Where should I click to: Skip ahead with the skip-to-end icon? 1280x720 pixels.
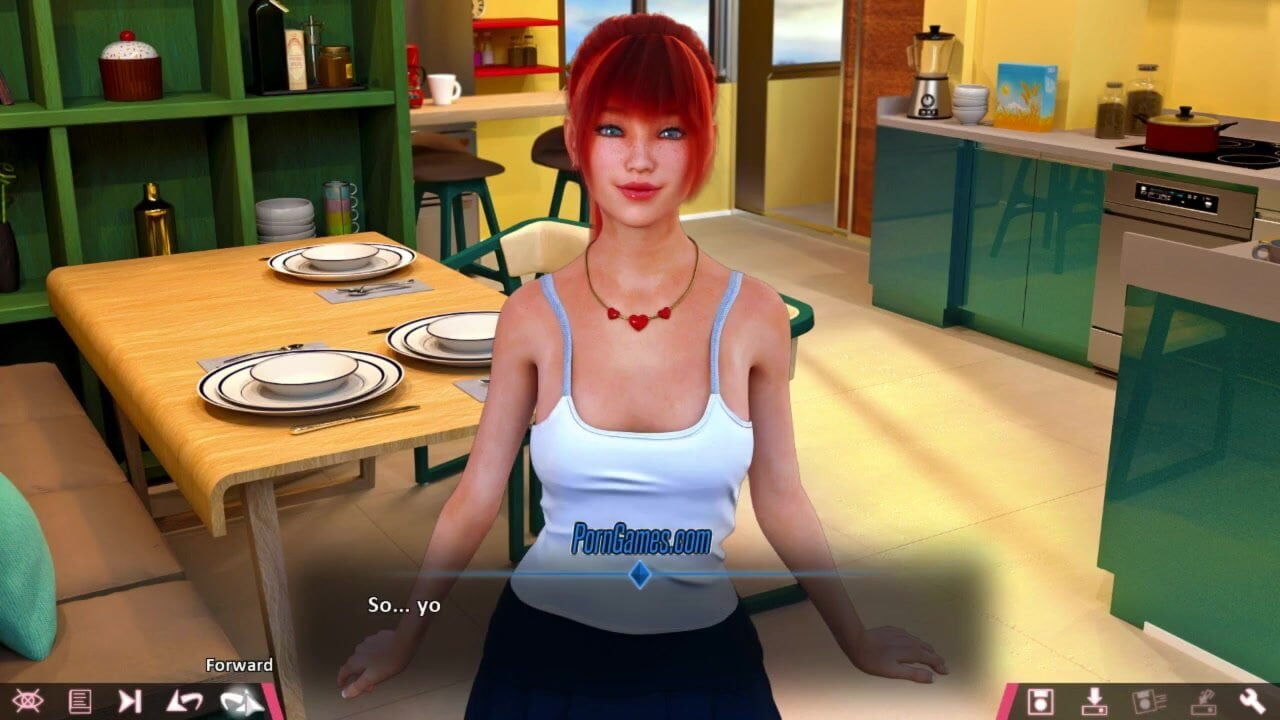click(x=130, y=701)
